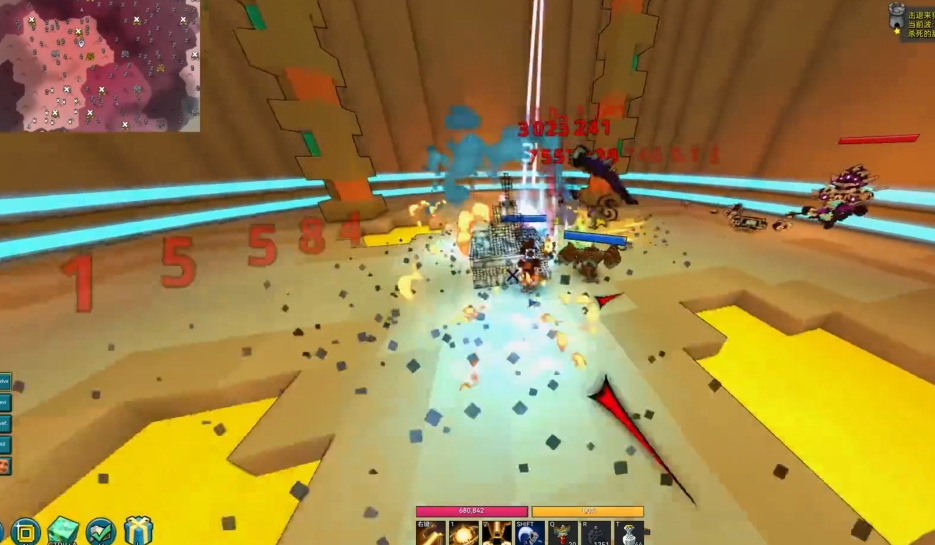Open the green cube block icon

tap(63, 531)
